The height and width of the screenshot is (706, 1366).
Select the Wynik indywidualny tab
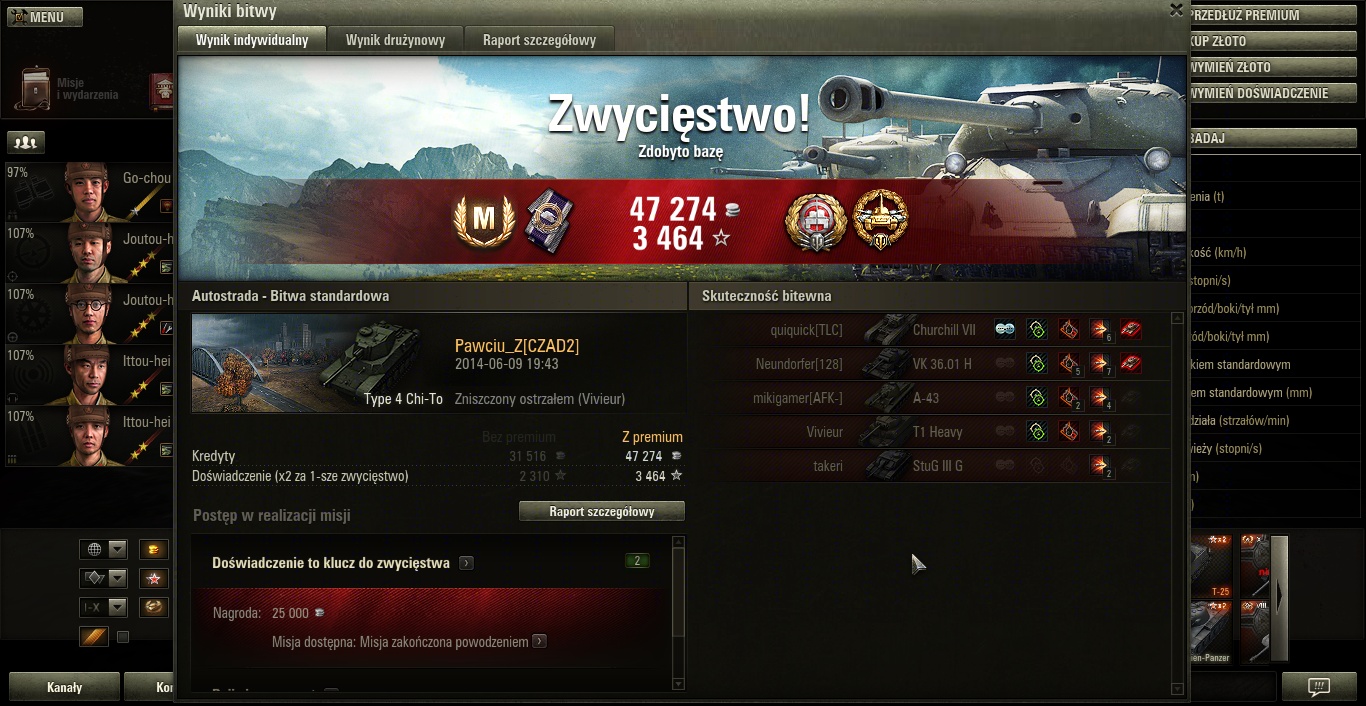(252, 40)
